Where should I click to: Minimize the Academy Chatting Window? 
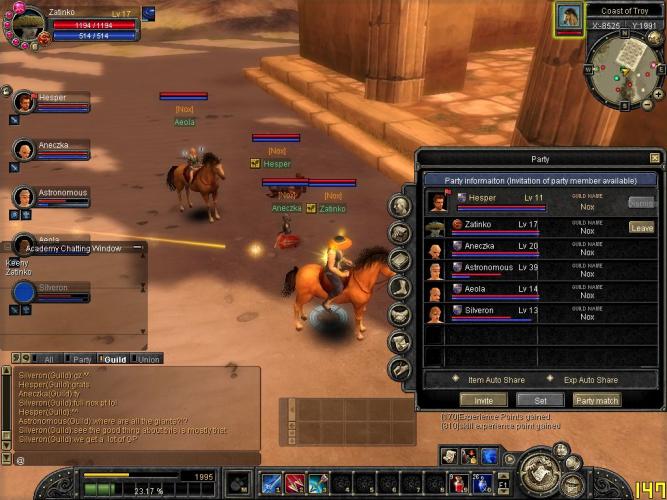coord(137,247)
